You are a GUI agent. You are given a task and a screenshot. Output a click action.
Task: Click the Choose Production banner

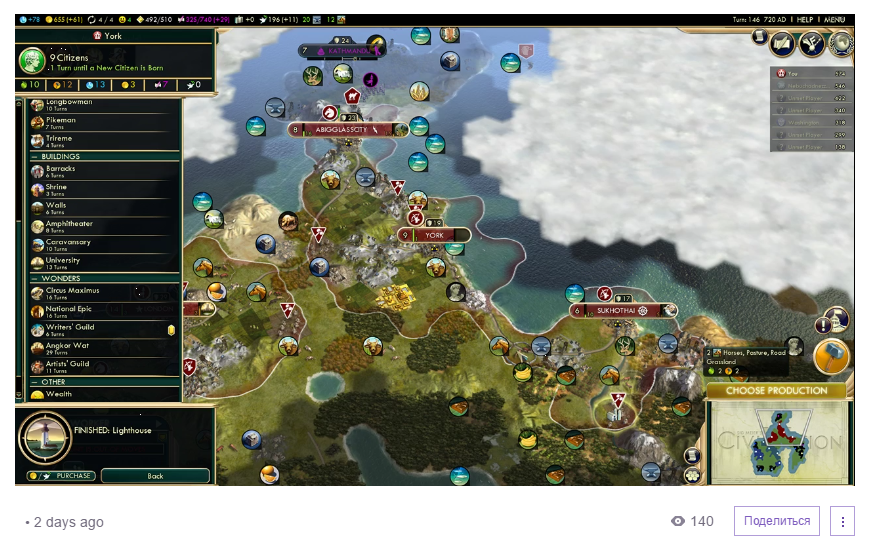click(x=776, y=390)
